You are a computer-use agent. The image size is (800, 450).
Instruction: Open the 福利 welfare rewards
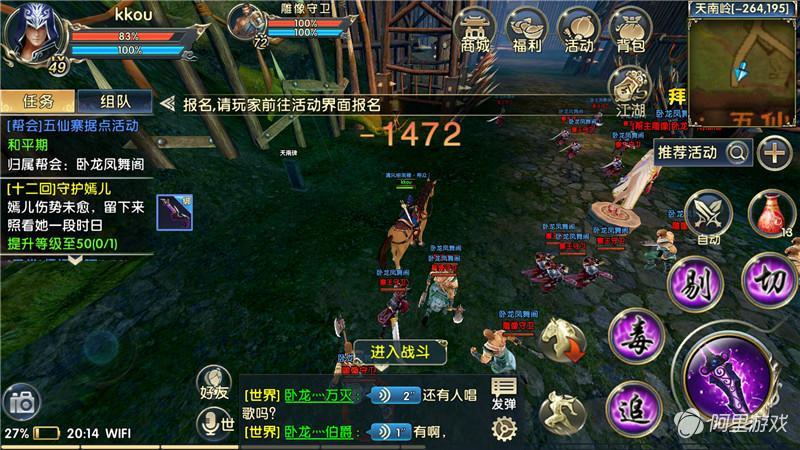526,31
